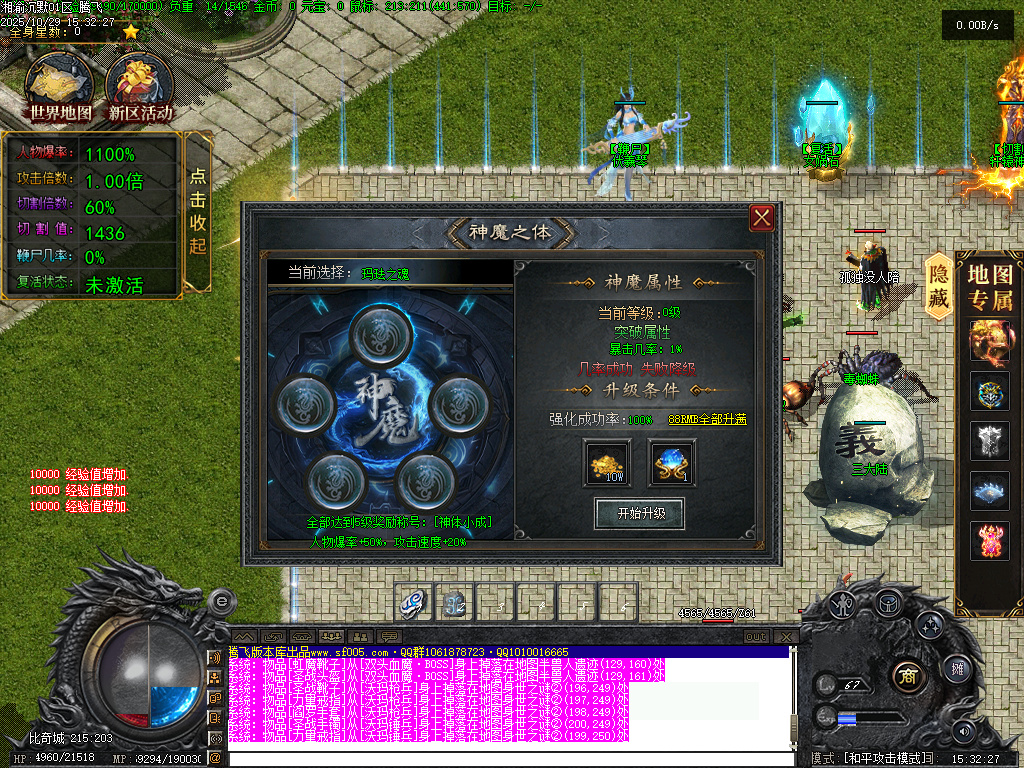Viewport: 1024px width, 768px height.
Task: Choose the top soul orb in the circle
Action: coord(378,330)
